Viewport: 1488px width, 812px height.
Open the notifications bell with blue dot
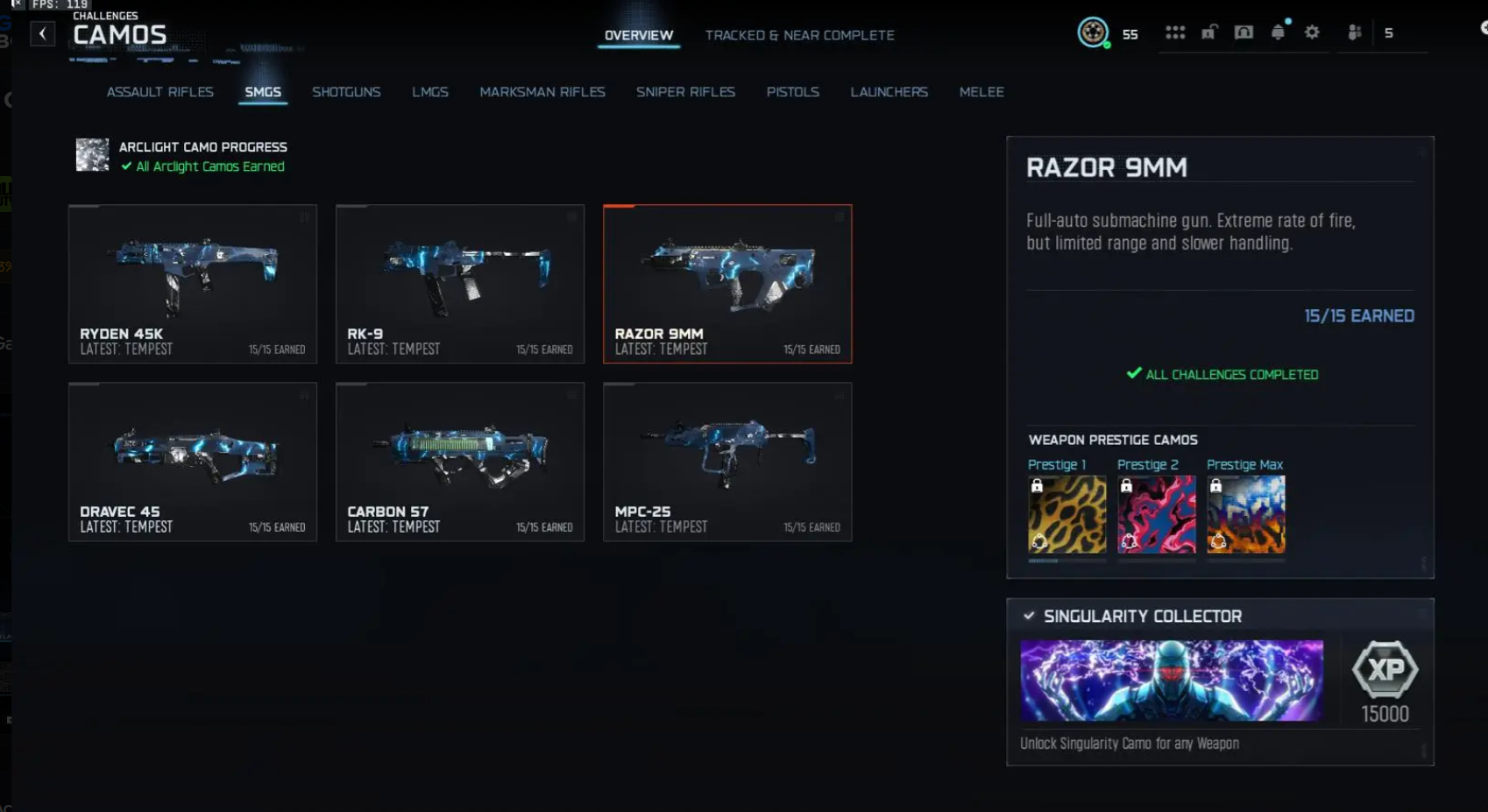click(x=1279, y=32)
